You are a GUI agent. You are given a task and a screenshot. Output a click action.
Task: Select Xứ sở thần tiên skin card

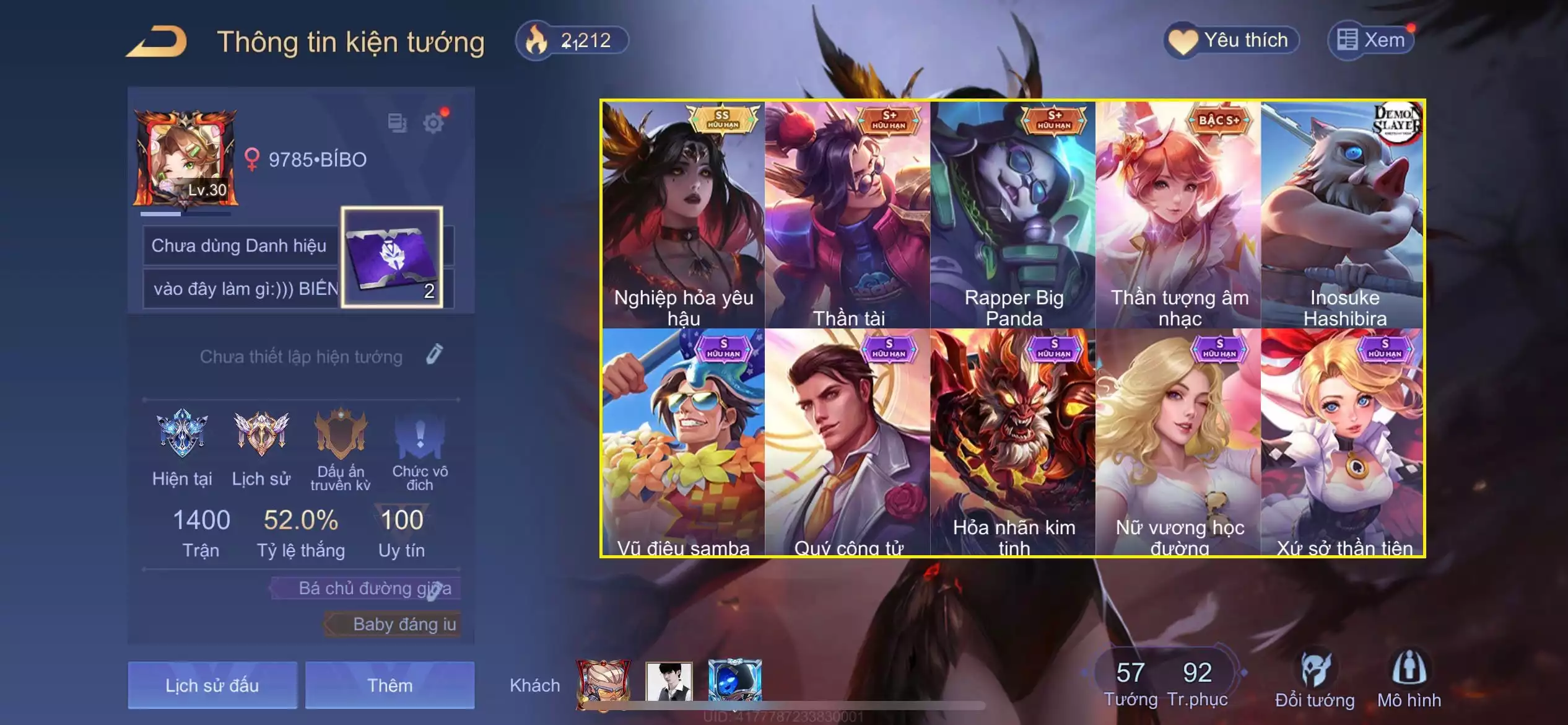(x=1343, y=441)
